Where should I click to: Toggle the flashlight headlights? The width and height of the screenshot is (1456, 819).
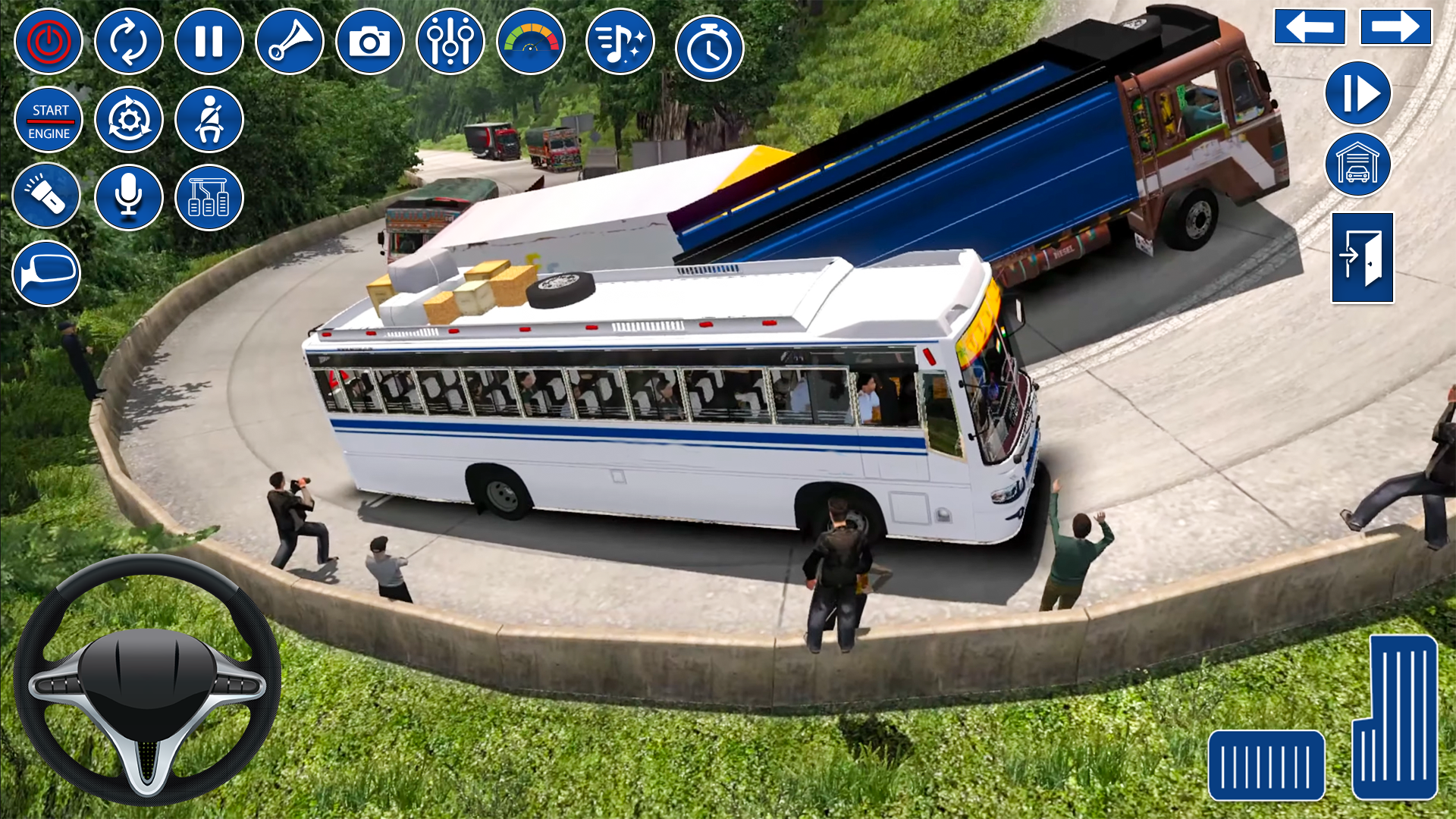tap(47, 196)
